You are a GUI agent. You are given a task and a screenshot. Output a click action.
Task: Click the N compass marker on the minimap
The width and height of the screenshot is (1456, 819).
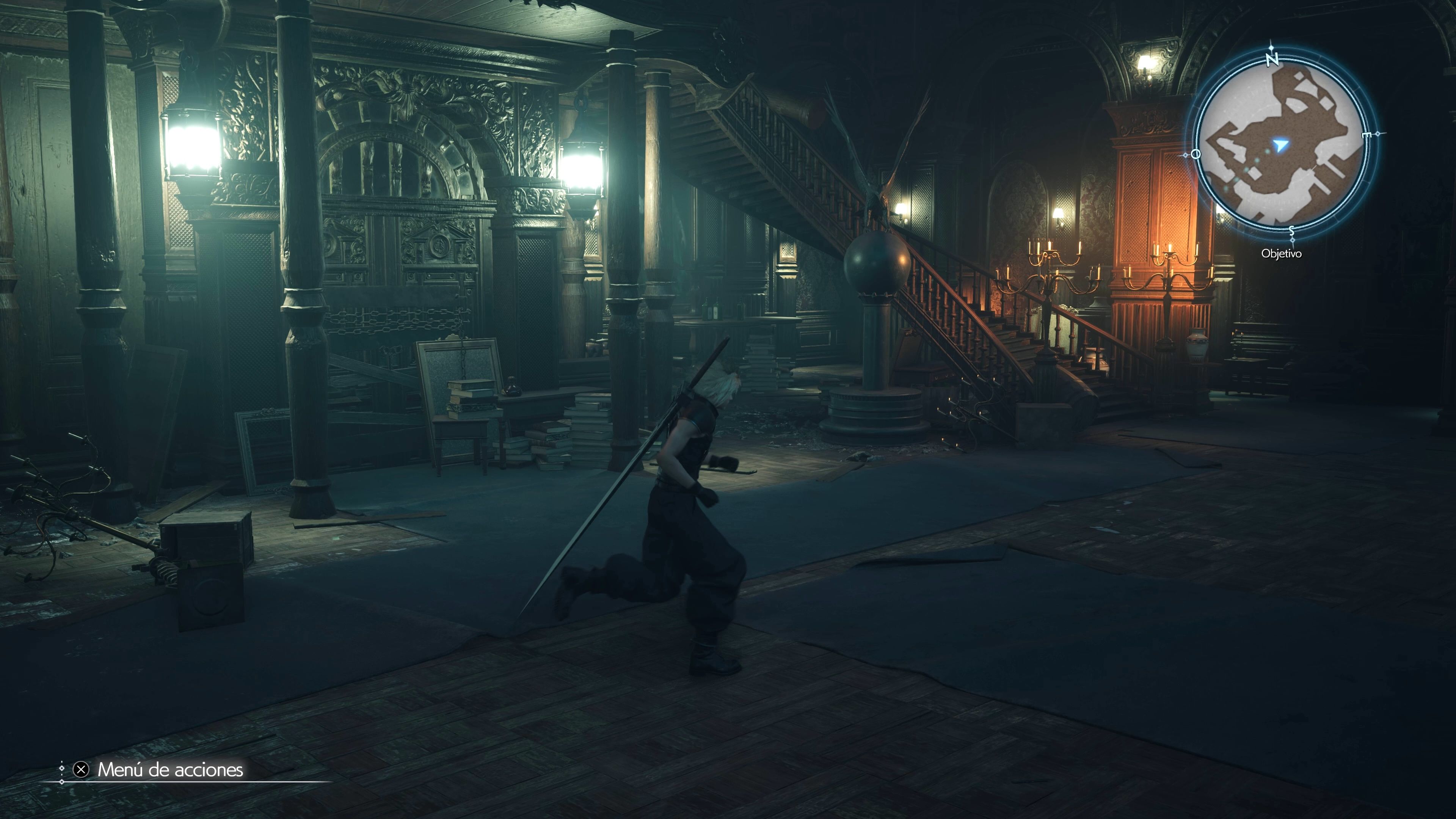(x=1273, y=60)
